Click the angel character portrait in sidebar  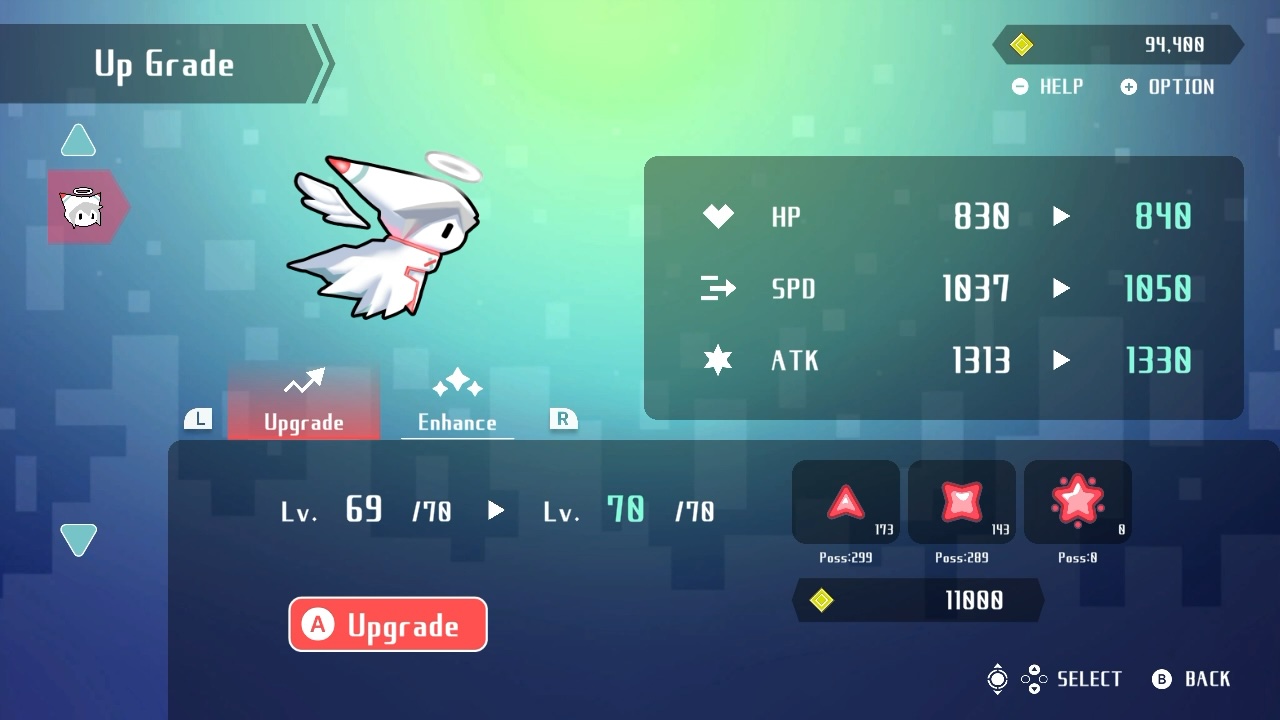(x=85, y=206)
